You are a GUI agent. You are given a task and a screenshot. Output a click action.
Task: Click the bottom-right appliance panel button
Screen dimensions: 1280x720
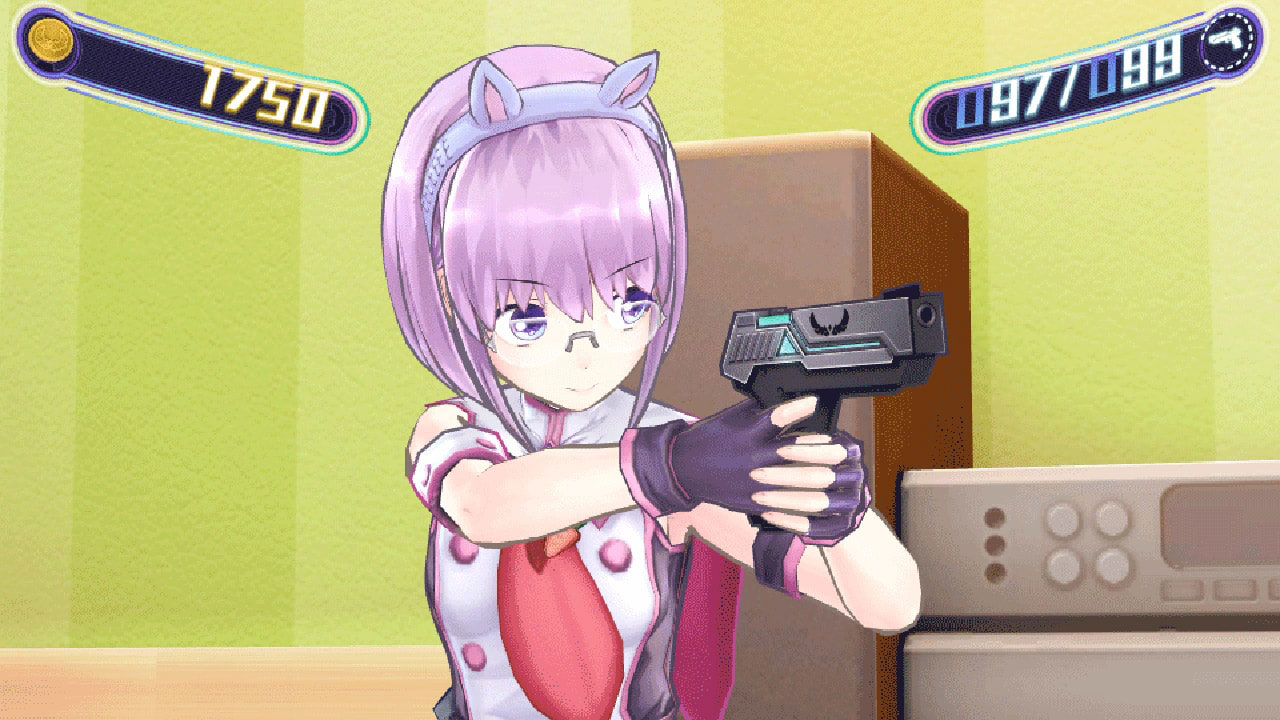coord(1112,567)
